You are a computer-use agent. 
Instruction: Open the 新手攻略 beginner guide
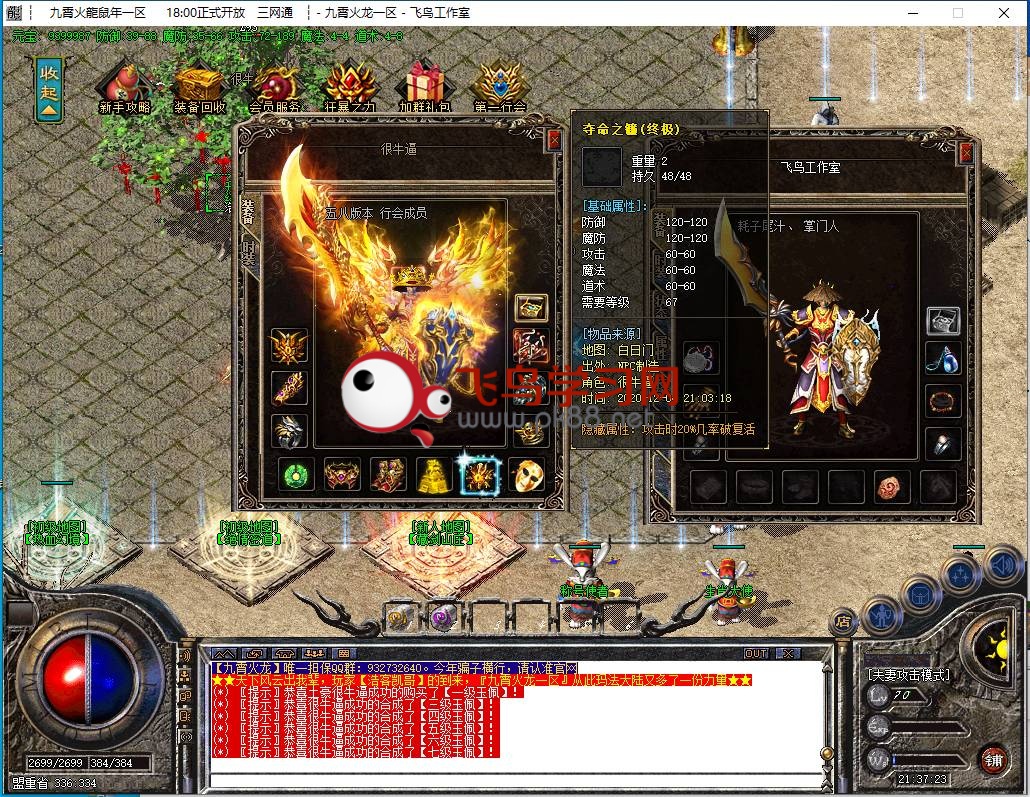[x=124, y=87]
